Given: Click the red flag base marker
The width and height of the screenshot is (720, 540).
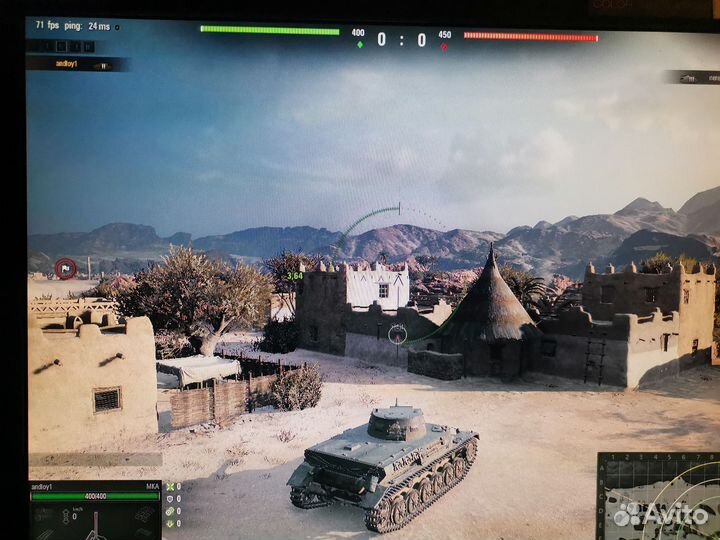Looking at the screenshot, I should click(65, 267).
